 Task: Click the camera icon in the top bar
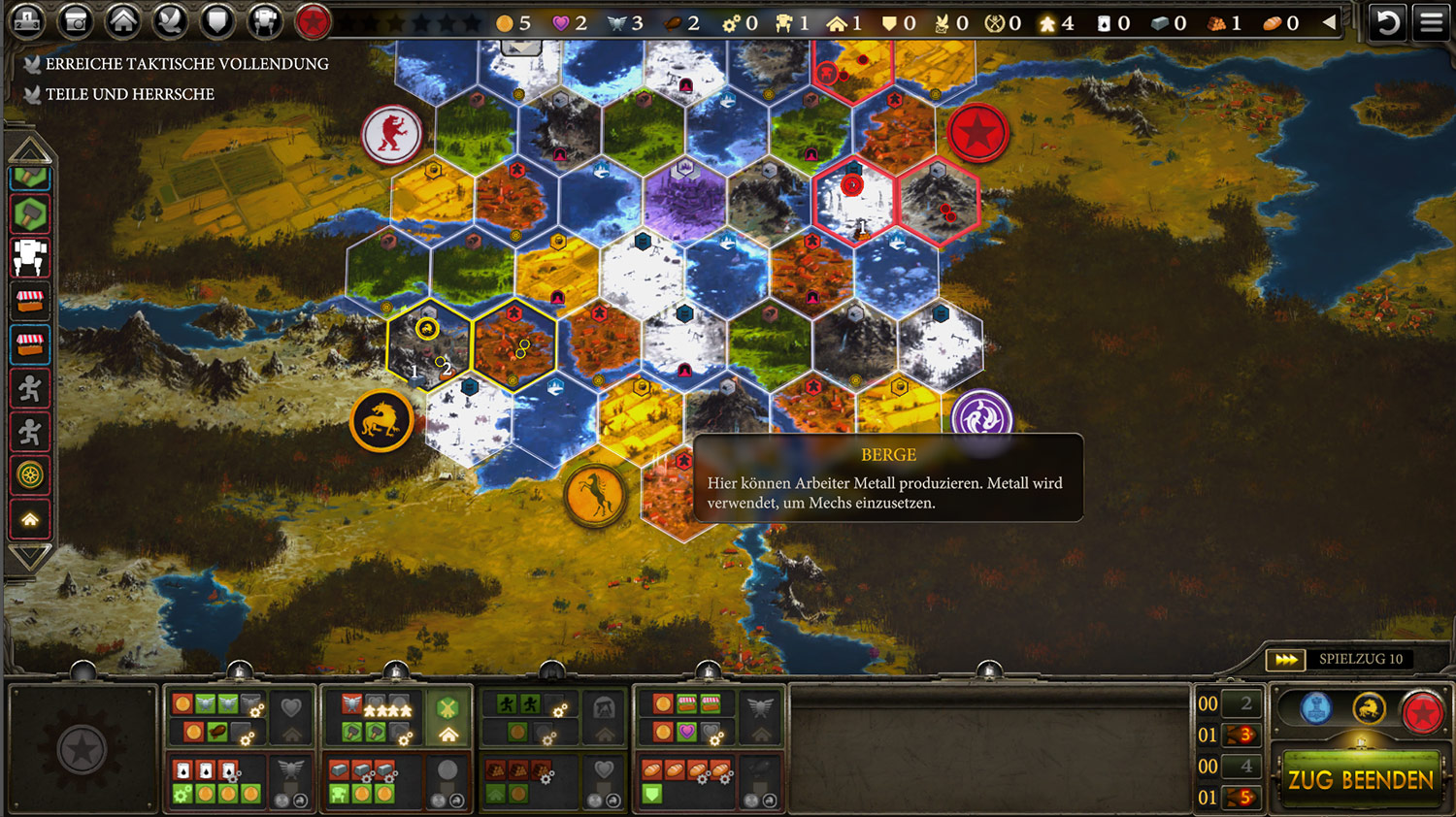coord(76,20)
